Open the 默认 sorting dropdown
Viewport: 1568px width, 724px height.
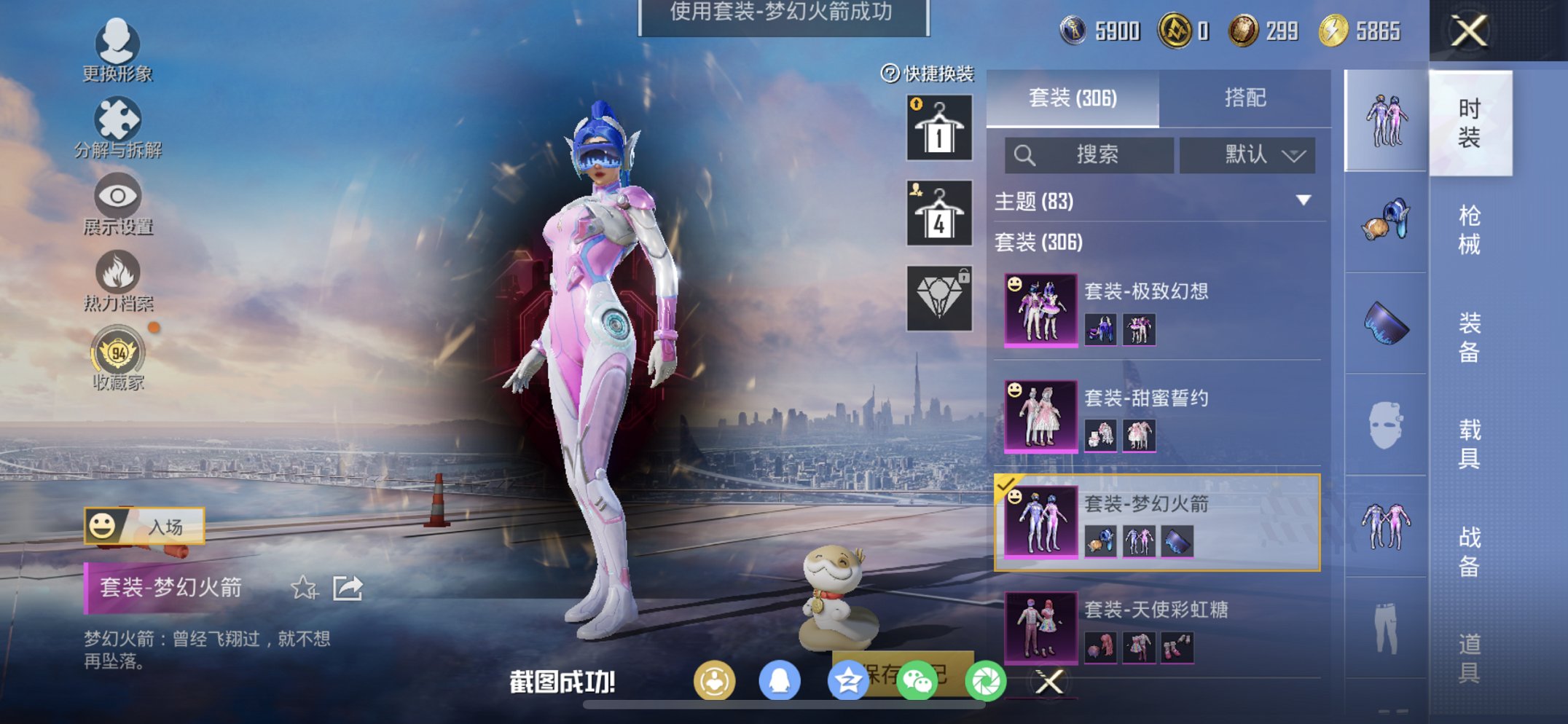point(1247,155)
